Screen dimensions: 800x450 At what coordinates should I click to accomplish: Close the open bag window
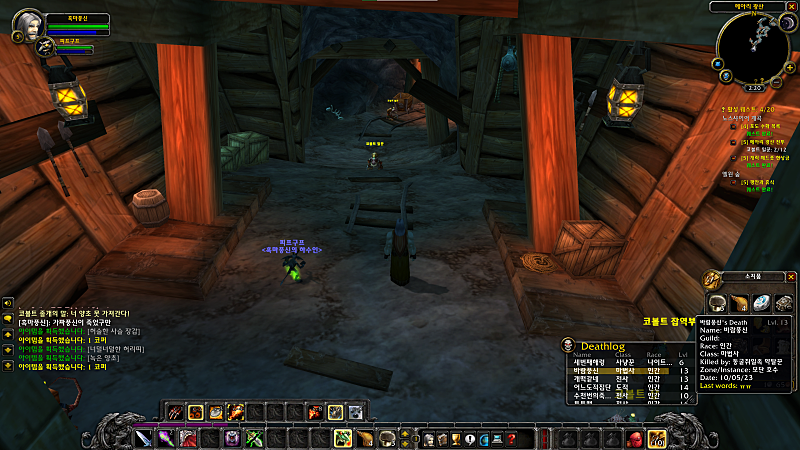tap(791, 276)
